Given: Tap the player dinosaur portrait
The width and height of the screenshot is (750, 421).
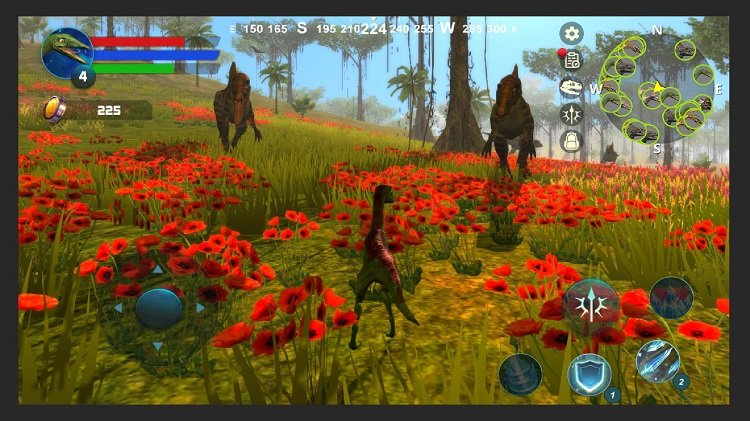Looking at the screenshot, I should pos(67,50).
